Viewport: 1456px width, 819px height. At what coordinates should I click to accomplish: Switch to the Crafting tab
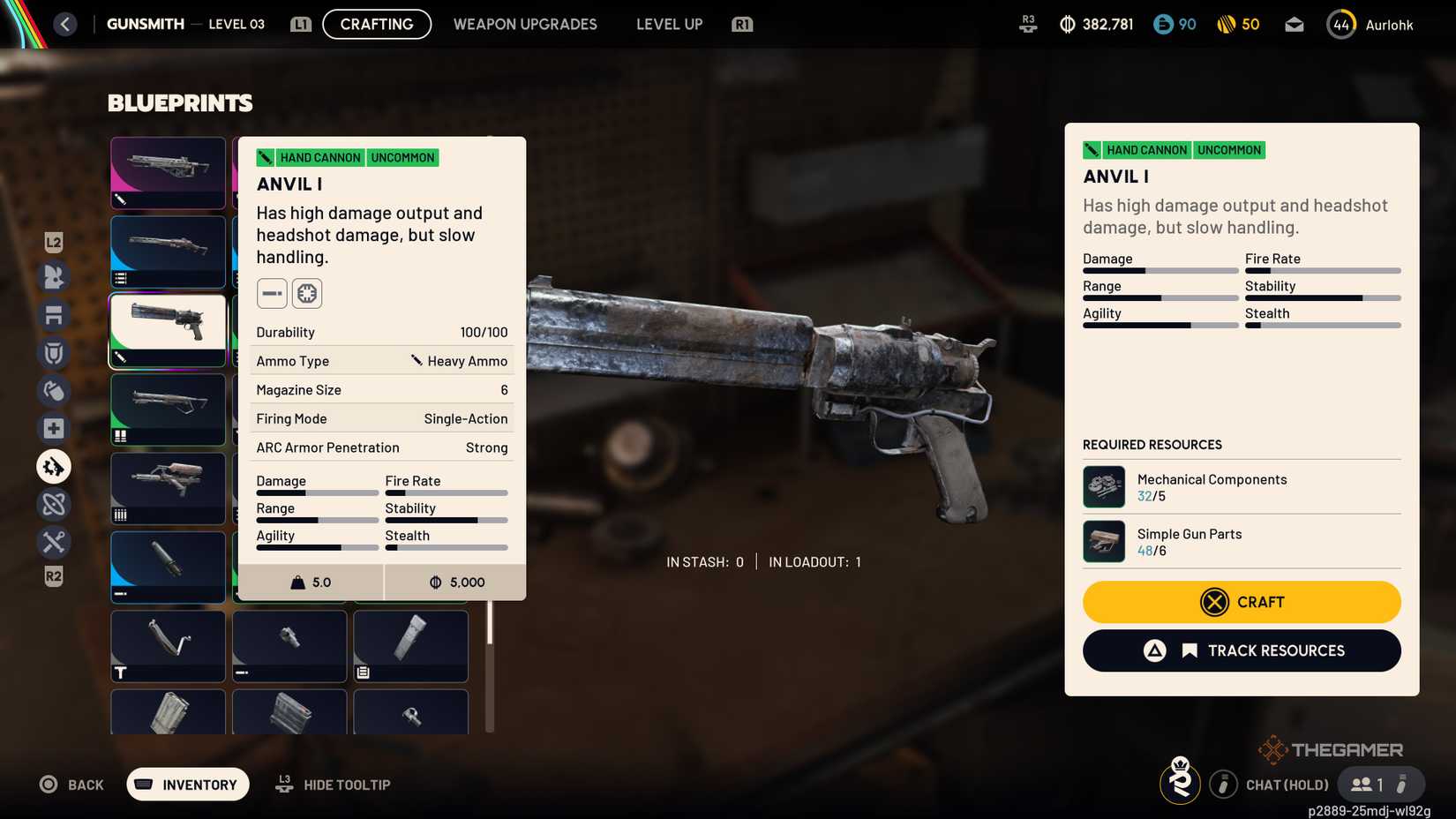point(376,24)
